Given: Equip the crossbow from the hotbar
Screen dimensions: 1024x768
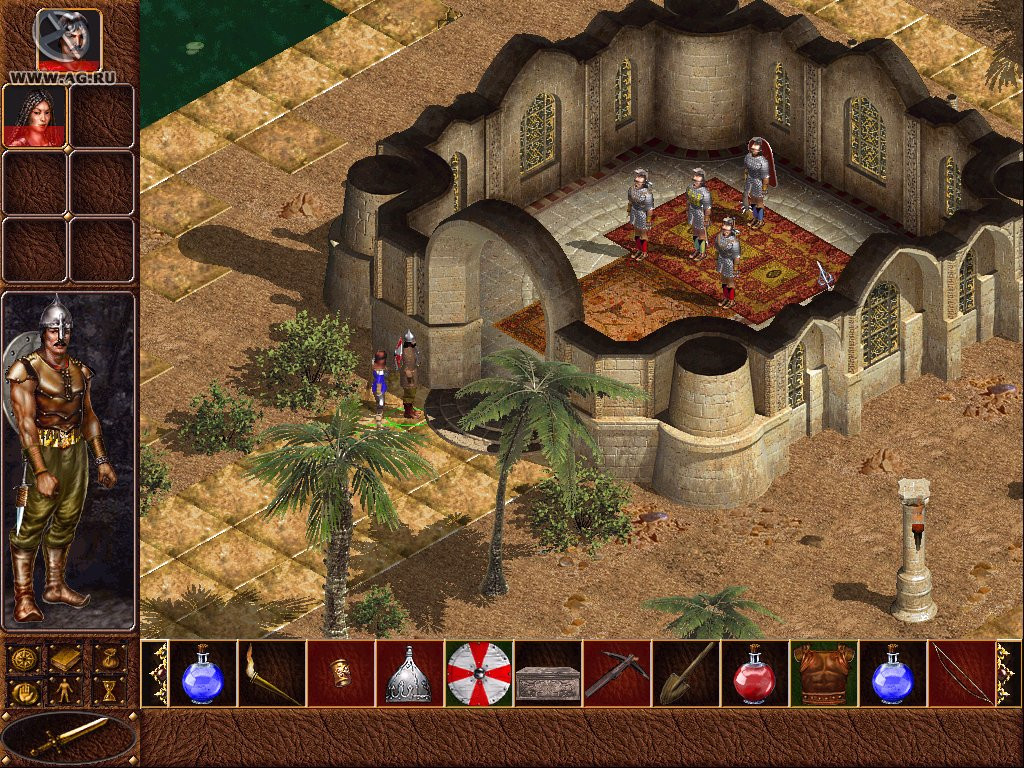Looking at the screenshot, I should tap(616, 674).
